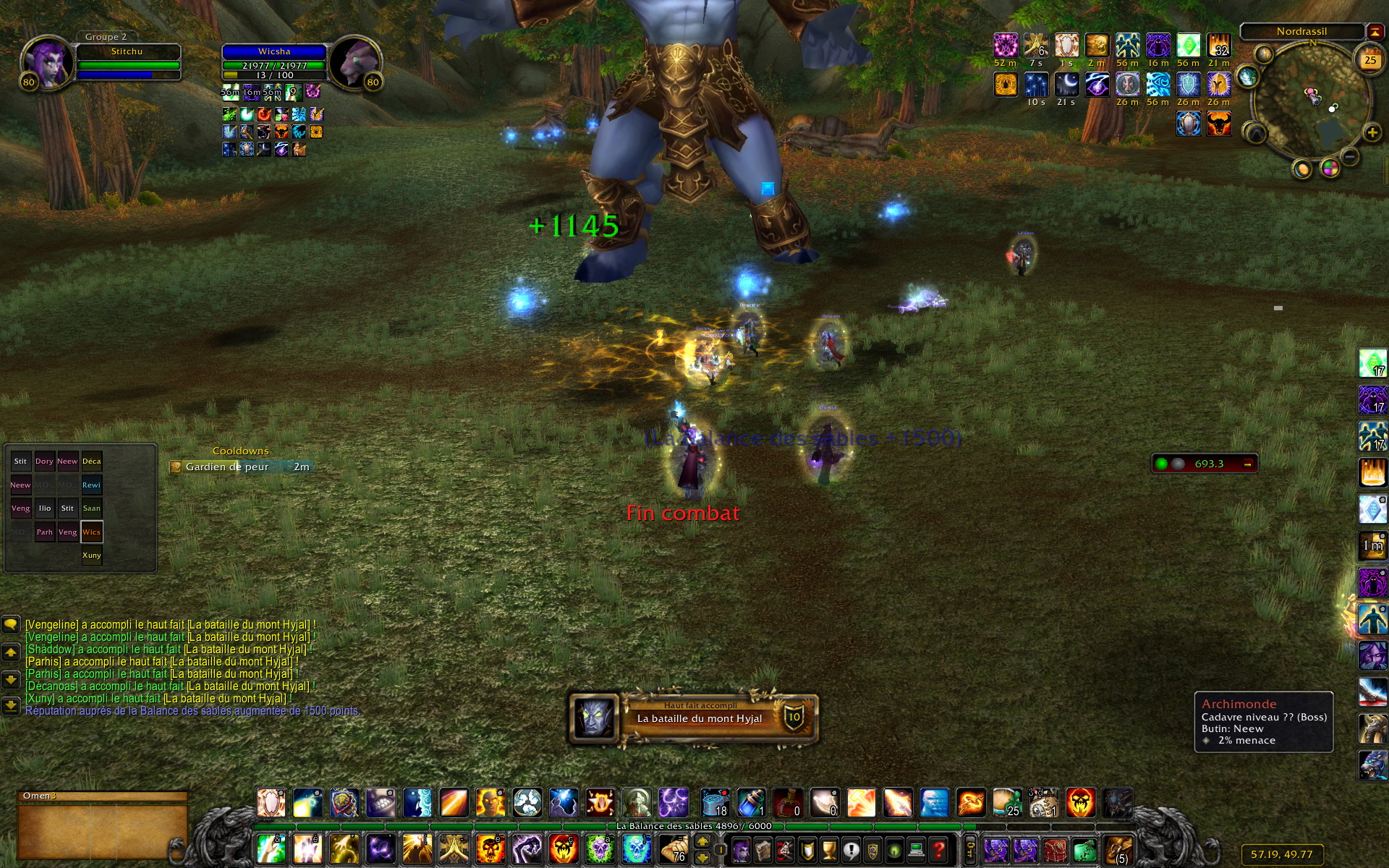
Task: Activate the blue skull ability
Action: point(636,849)
